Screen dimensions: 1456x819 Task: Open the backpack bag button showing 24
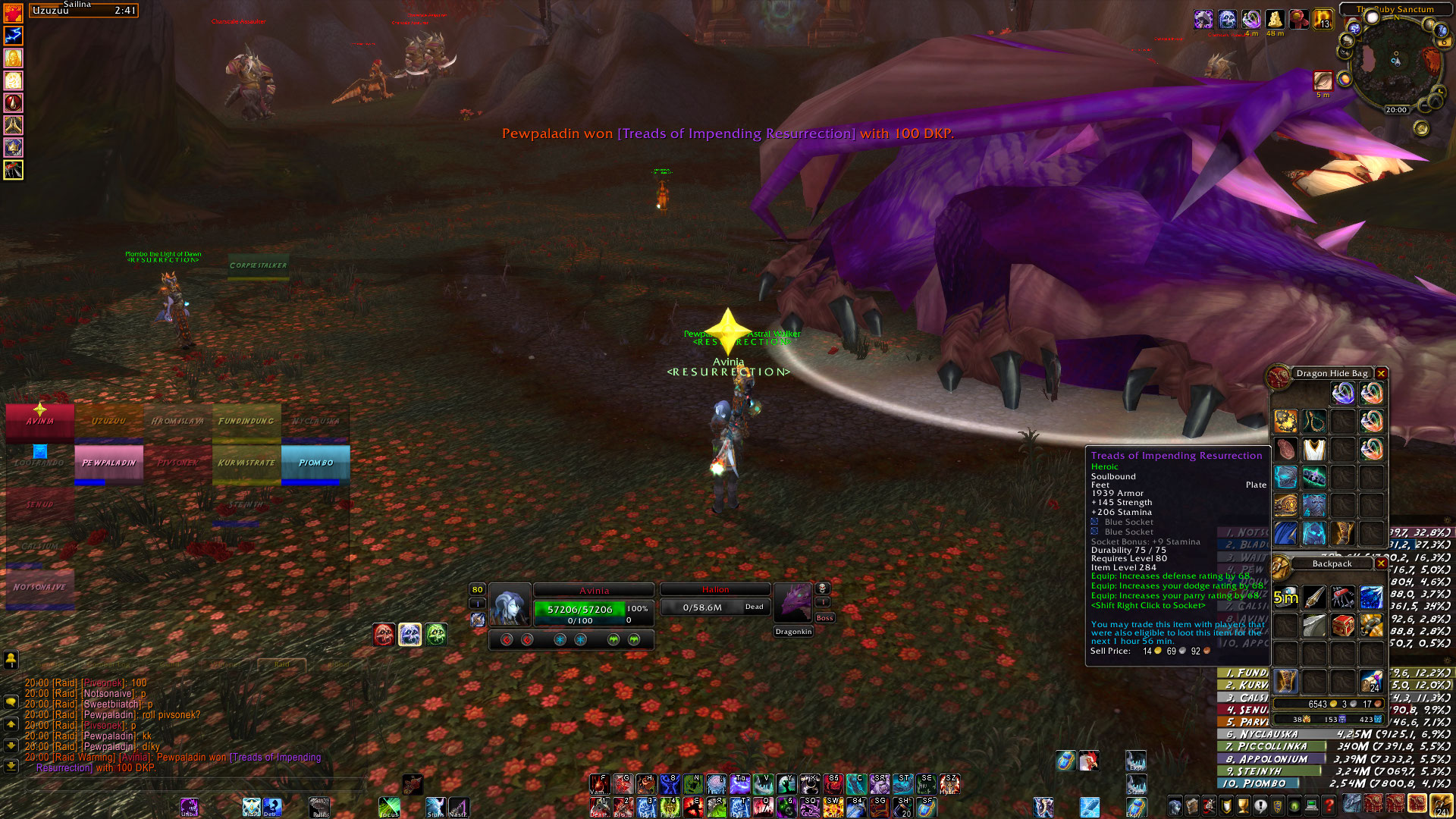1441,805
